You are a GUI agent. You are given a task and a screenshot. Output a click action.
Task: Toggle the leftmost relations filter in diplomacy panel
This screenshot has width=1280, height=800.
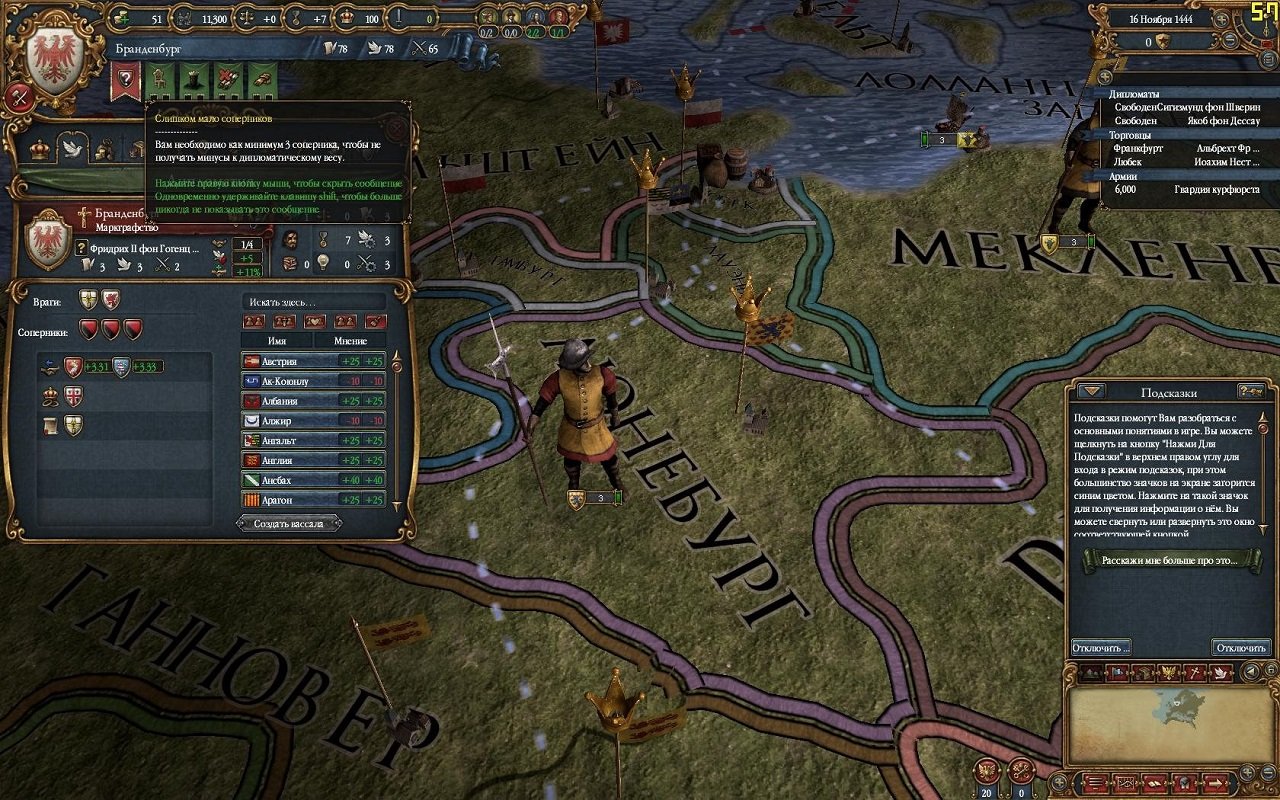click(253, 320)
